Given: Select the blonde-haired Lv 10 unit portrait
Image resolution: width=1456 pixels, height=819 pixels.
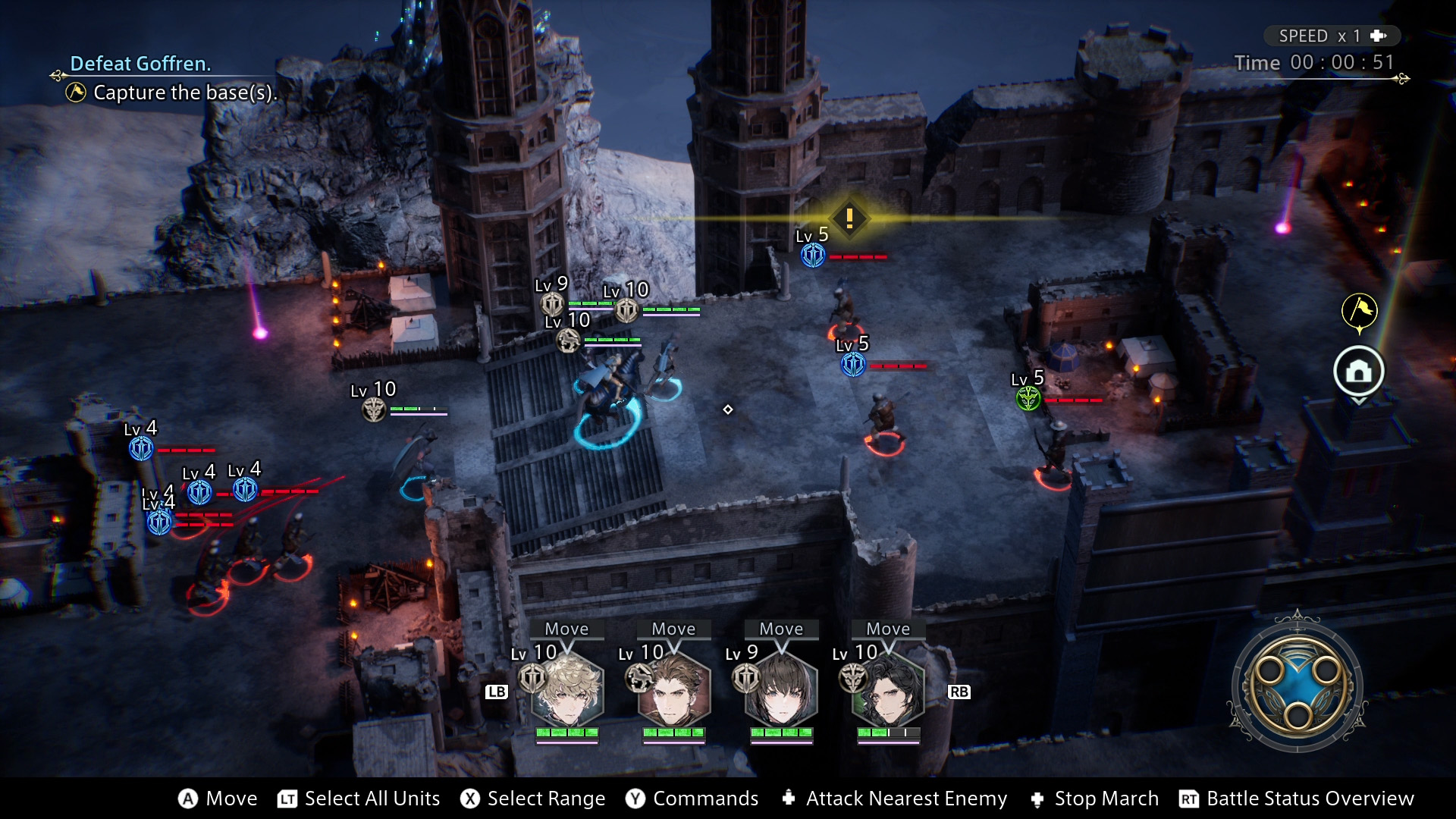Looking at the screenshot, I should pyautogui.click(x=567, y=690).
